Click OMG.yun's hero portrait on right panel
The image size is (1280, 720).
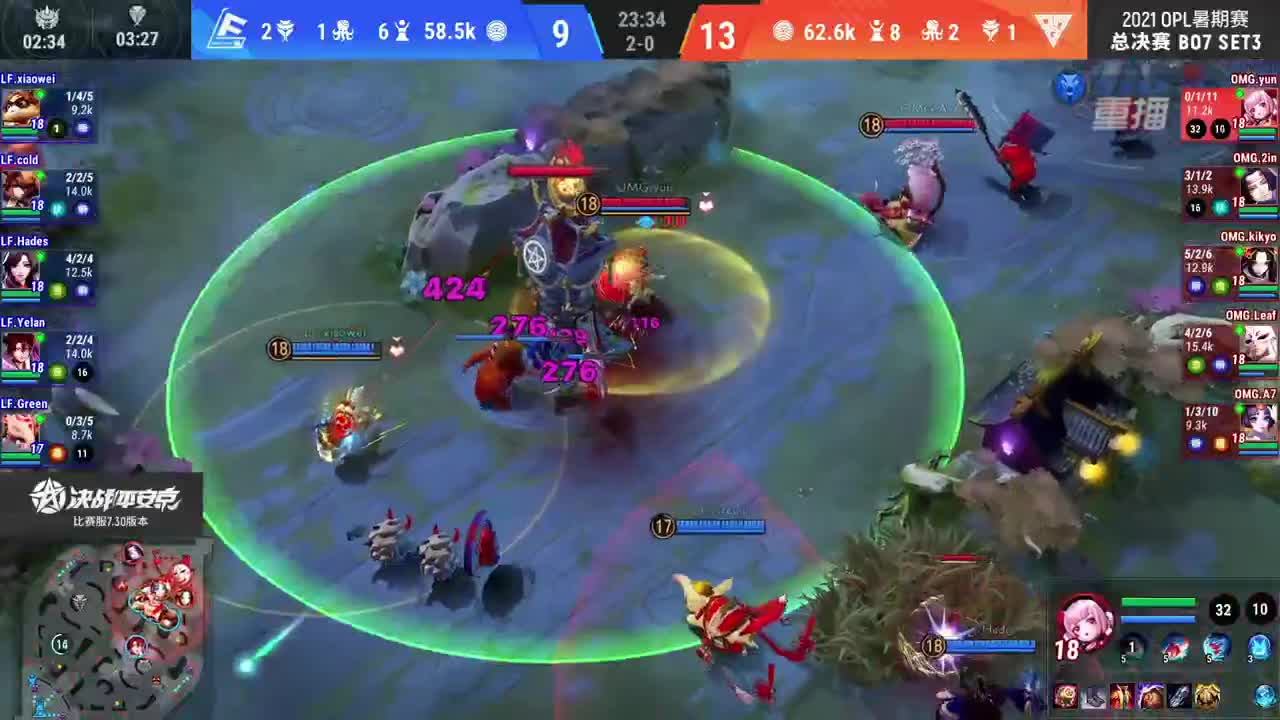point(1258,108)
